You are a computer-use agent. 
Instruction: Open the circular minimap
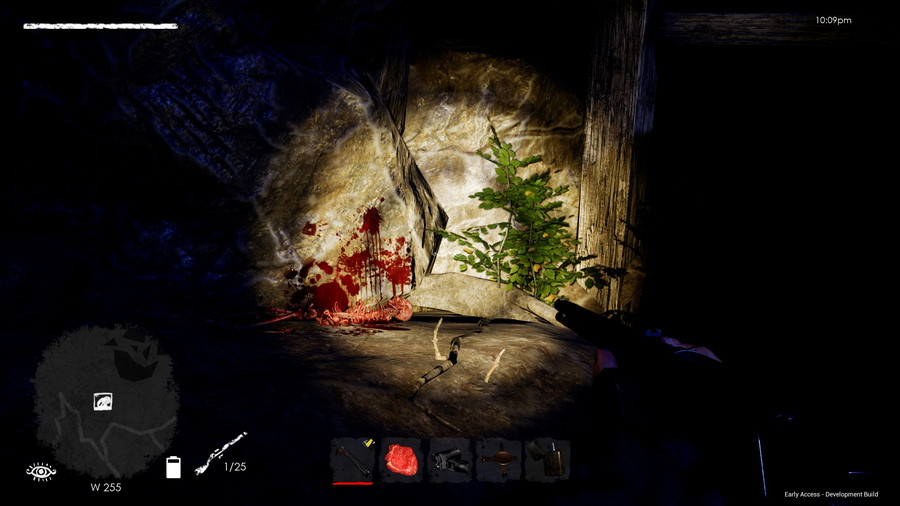click(x=106, y=400)
